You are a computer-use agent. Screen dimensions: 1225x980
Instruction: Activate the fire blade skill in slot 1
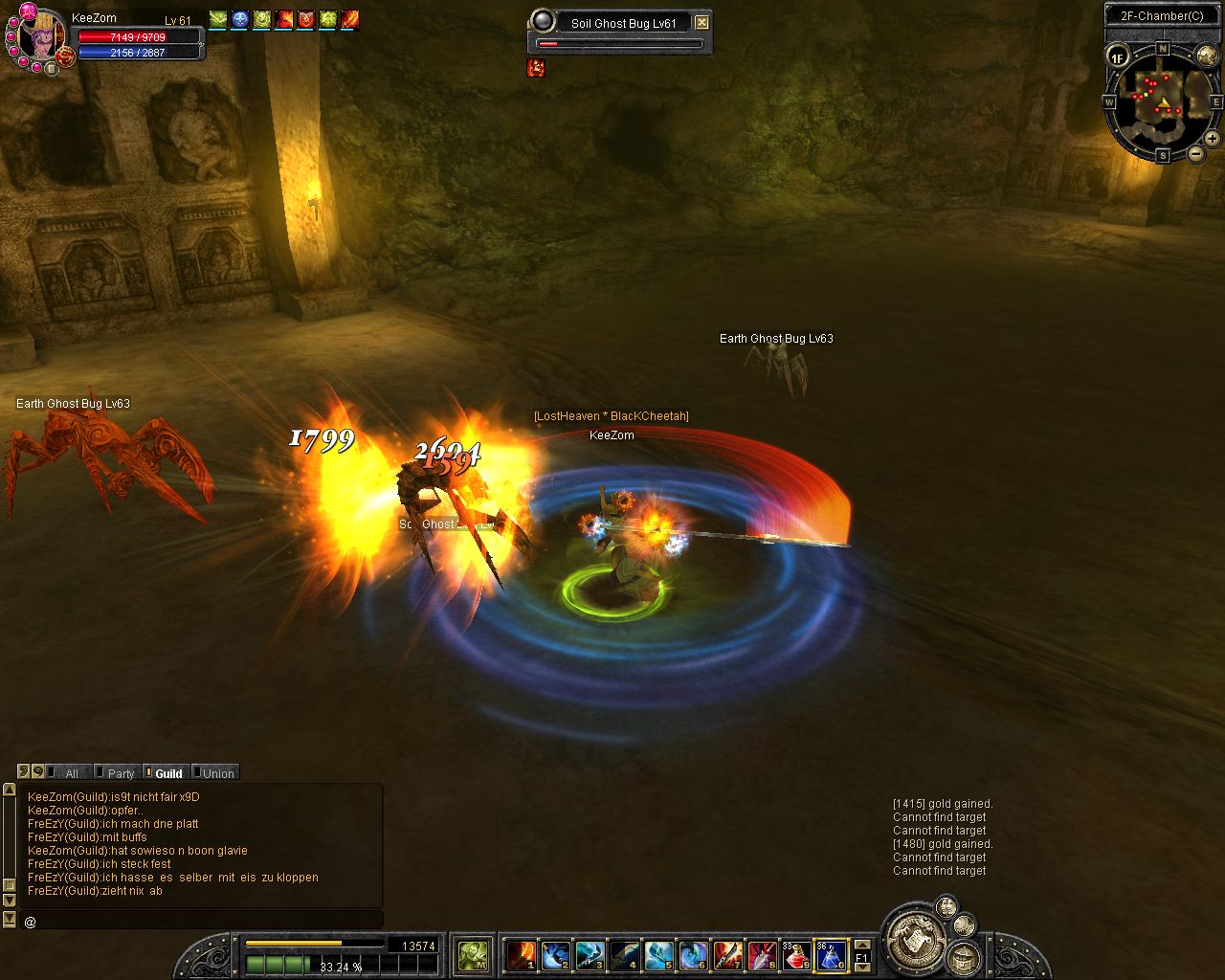pyautogui.click(x=522, y=955)
